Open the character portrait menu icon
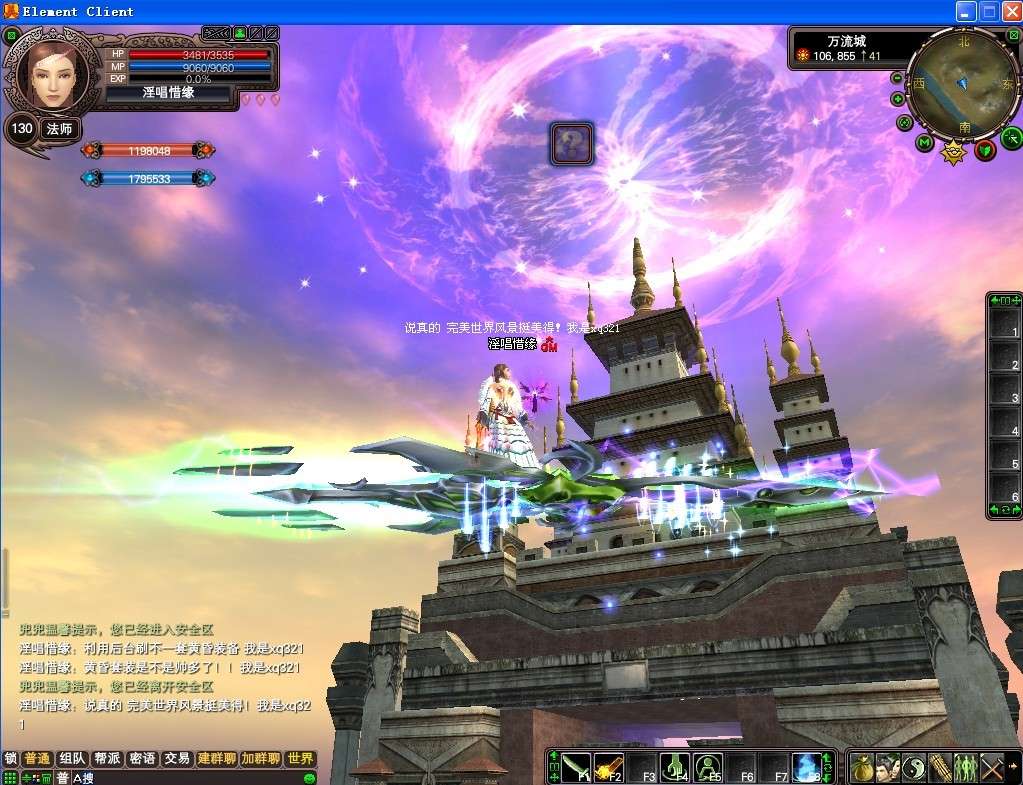Viewport: 1023px width, 785px height. pyautogui.click(x=888, y=768)
